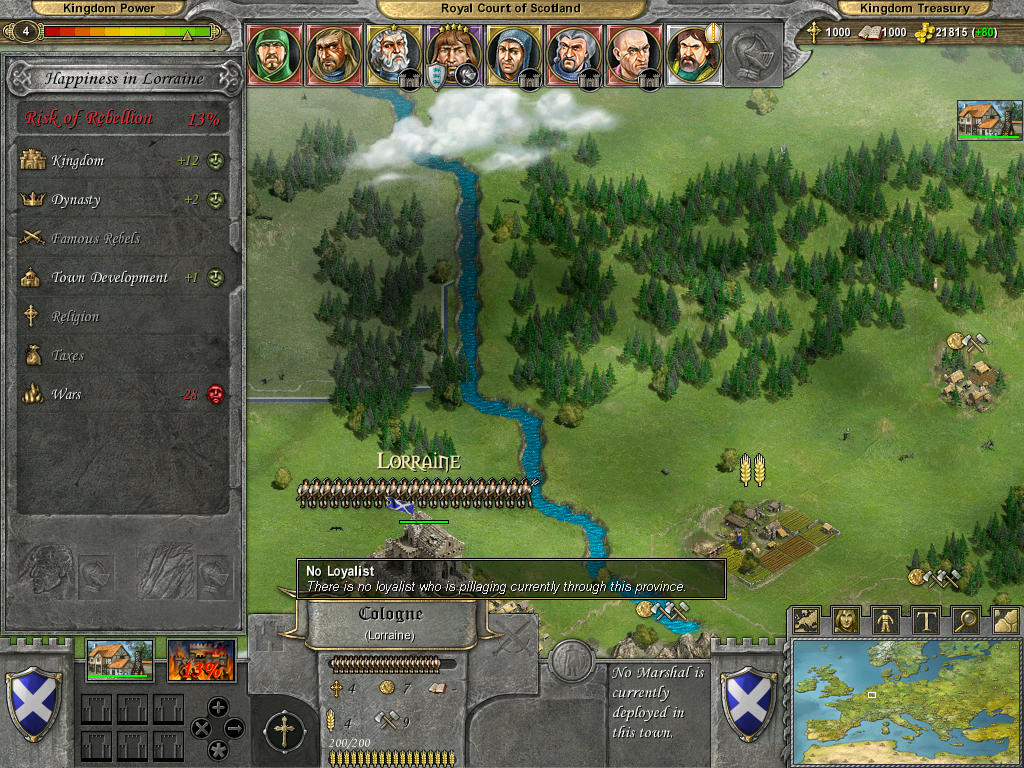Click the empty knight helmet court slot

coord(754,56)
